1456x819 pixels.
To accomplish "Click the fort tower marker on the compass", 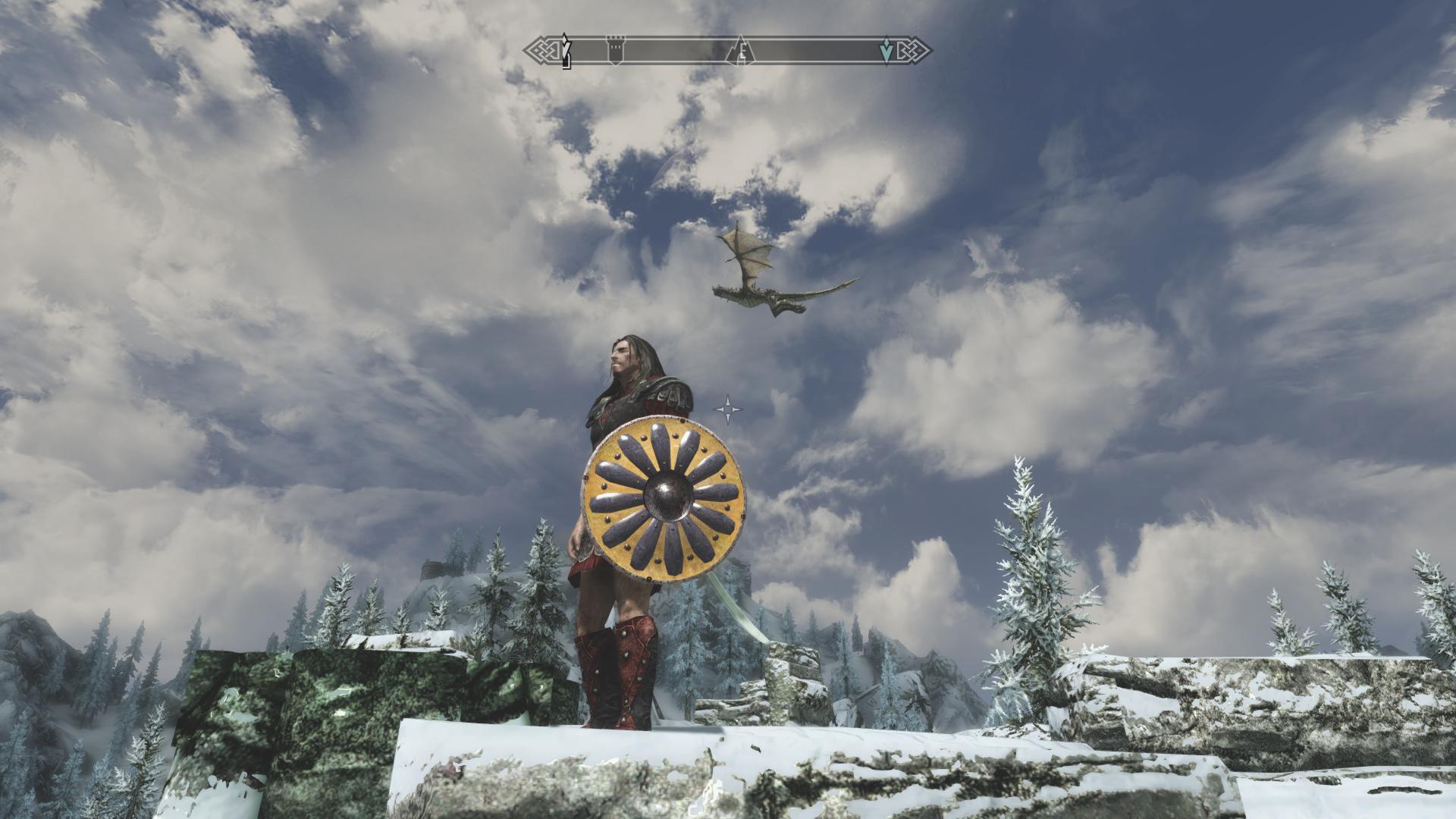I will pos(617,50).
